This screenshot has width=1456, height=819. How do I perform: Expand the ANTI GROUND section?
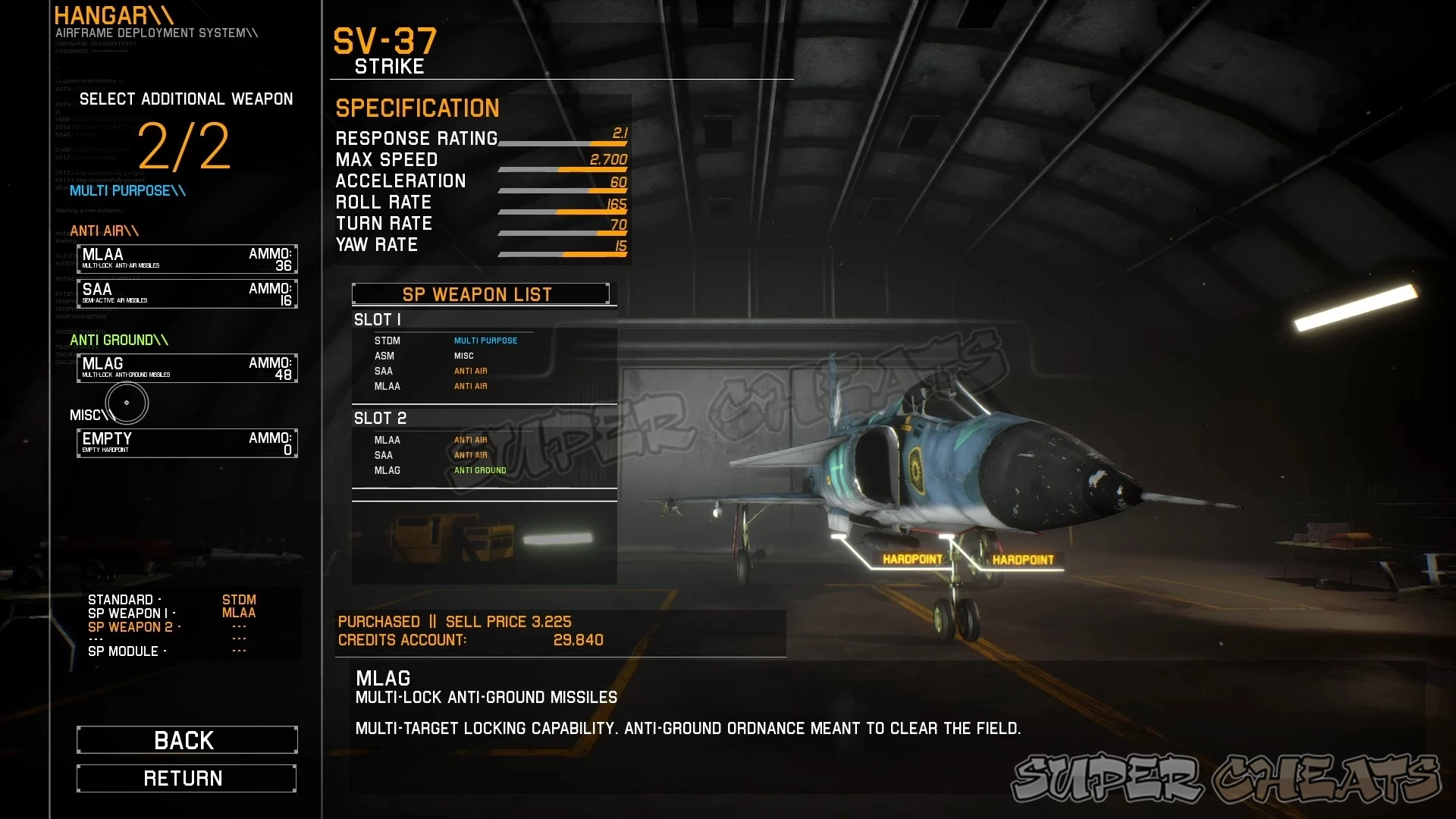coord(118,340)
